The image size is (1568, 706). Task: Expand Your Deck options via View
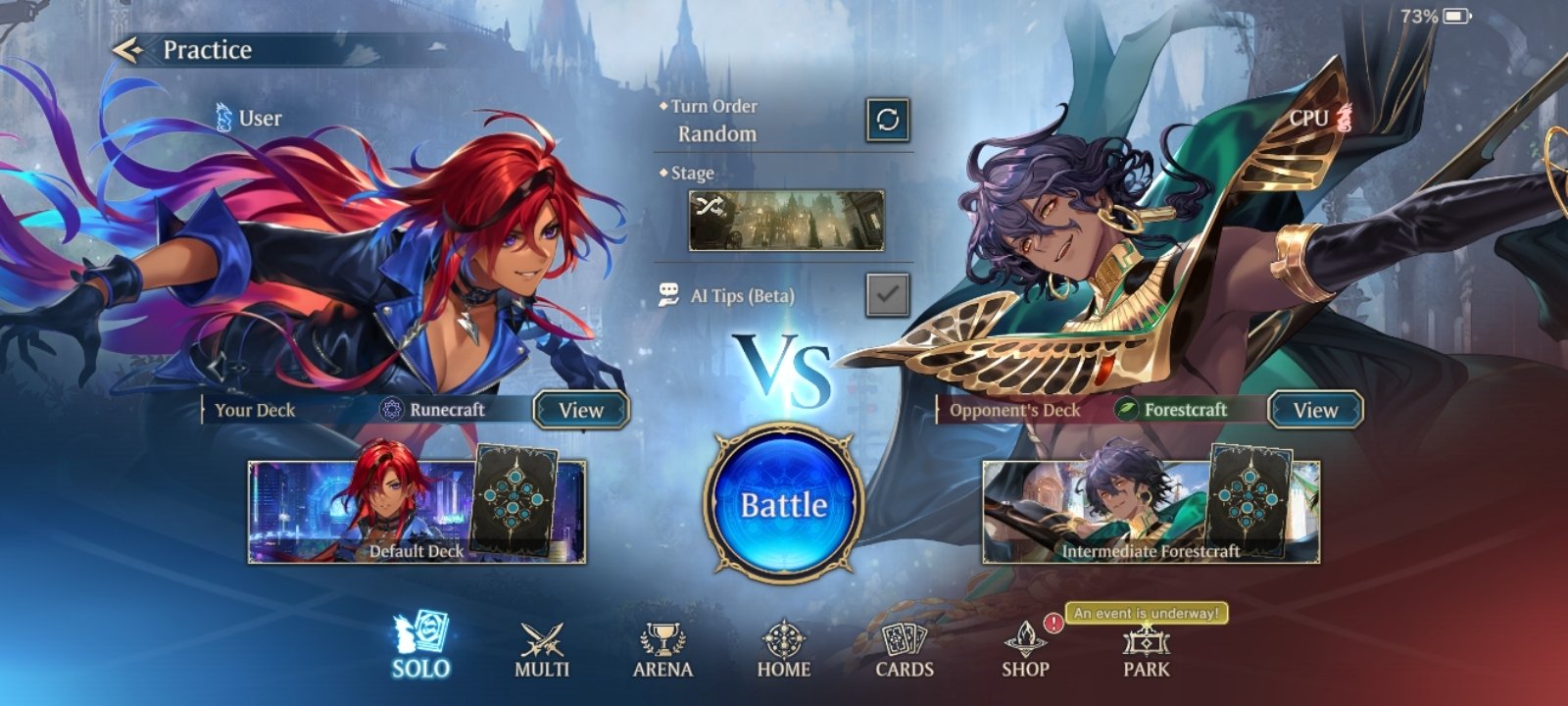pyautogui.click(x=580, y=411)
